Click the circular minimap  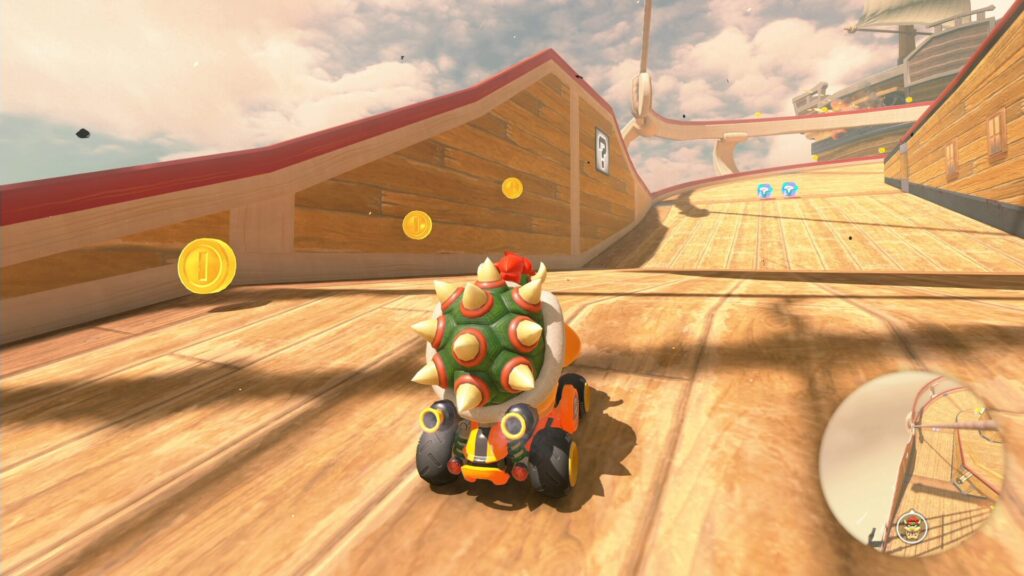[911, 462]
